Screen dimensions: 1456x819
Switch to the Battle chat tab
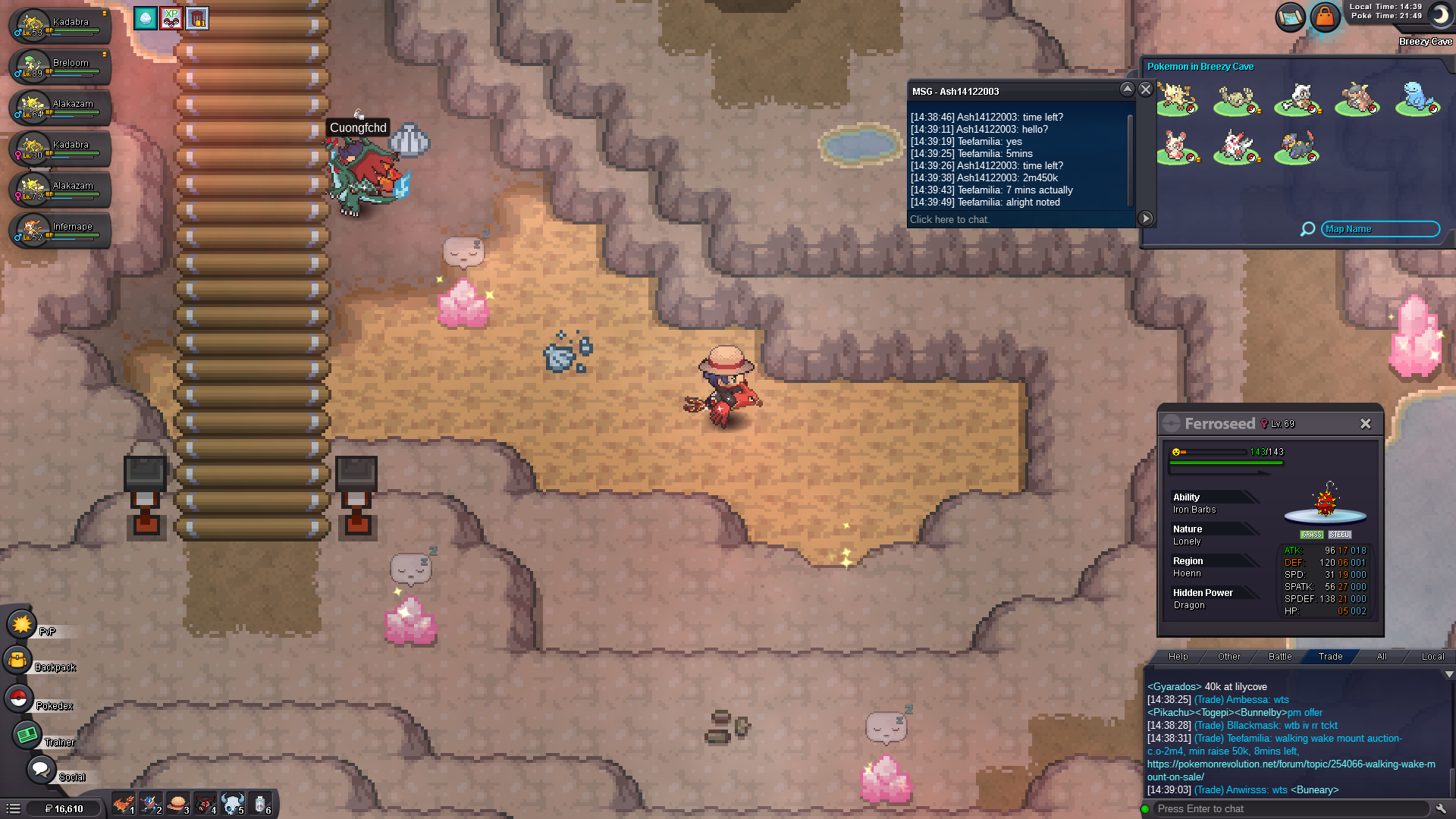(1280, 657)
